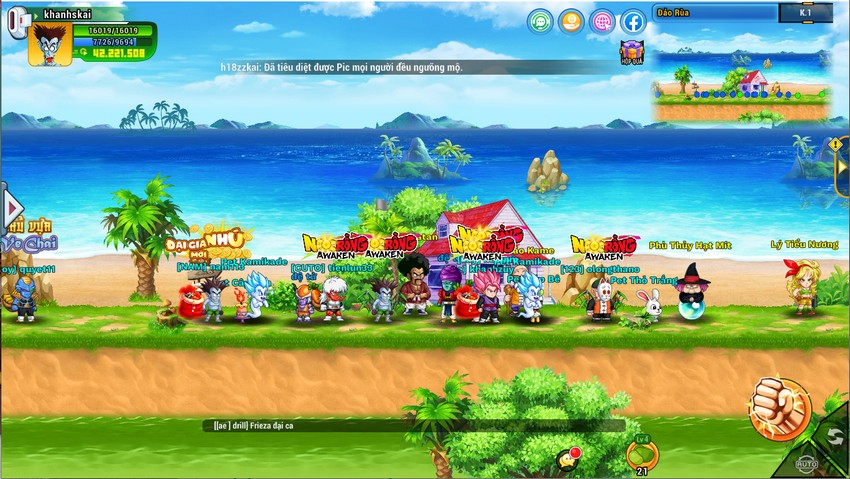Image resolution: width=850 pixels, height=479 pixels.
Task: Click the Đảo Rùa minimap
Action: [741, 75]
